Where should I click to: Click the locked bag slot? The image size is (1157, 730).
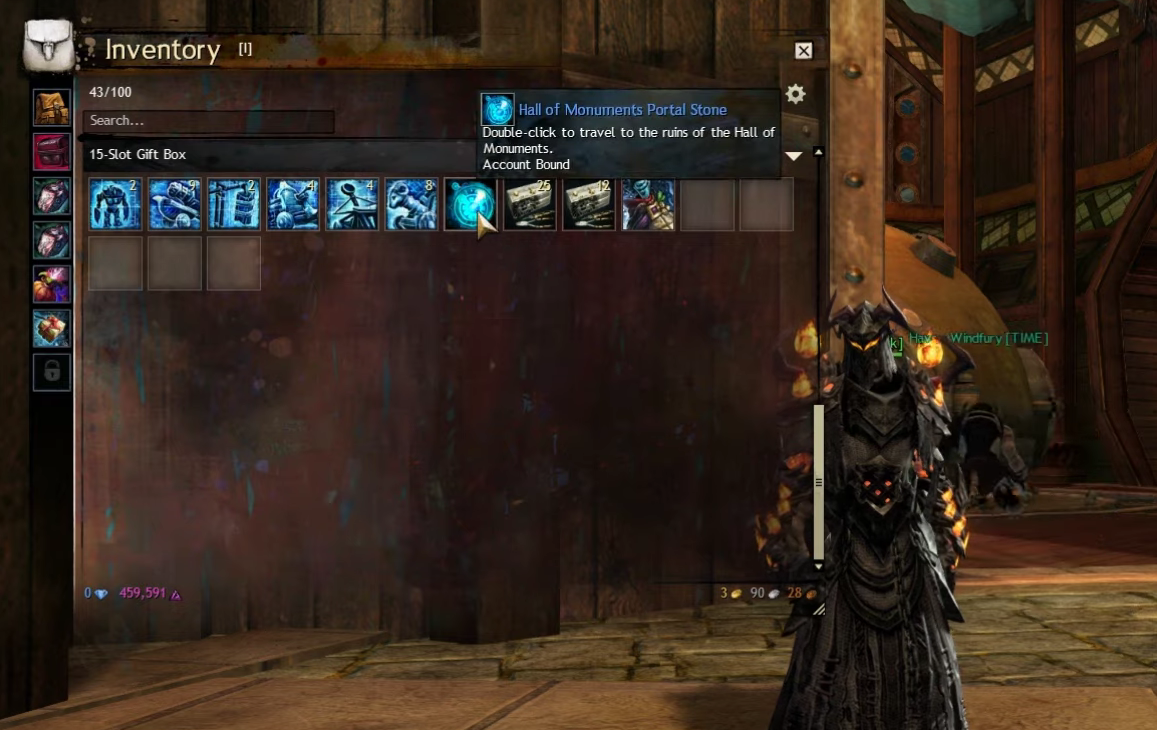tap(52, 372)
